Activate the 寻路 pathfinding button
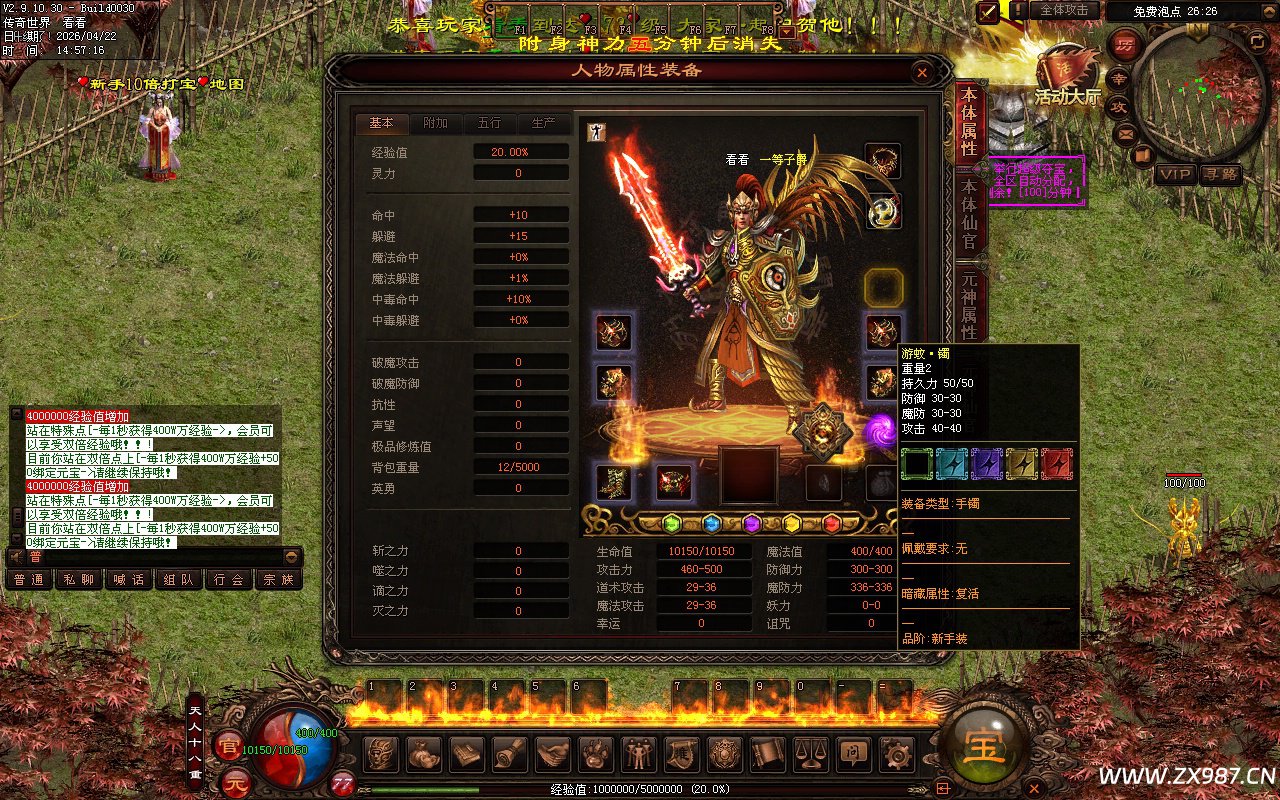This screenshot has height=800, width=1280. pyautogui.click(x=1221, y=174)
